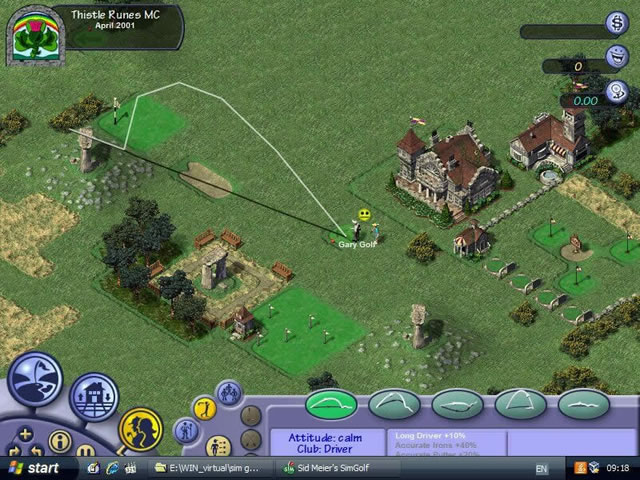
Task: Open the dollar sign finances button
Action: pos(617,22)
